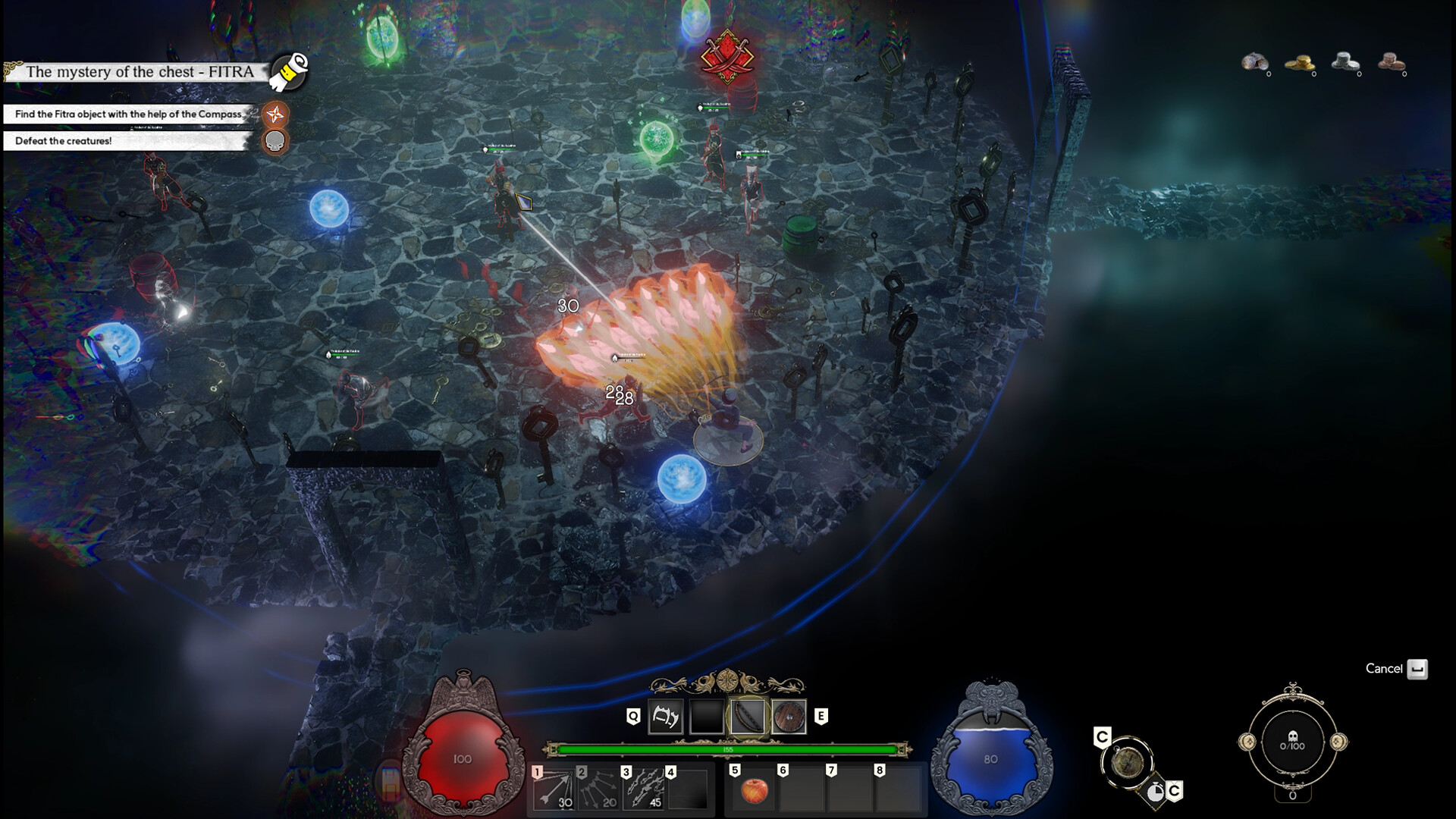Click the ghost soul counter dial
The height and width of the screenshot is (819, 1456).
click(1292, 741)
